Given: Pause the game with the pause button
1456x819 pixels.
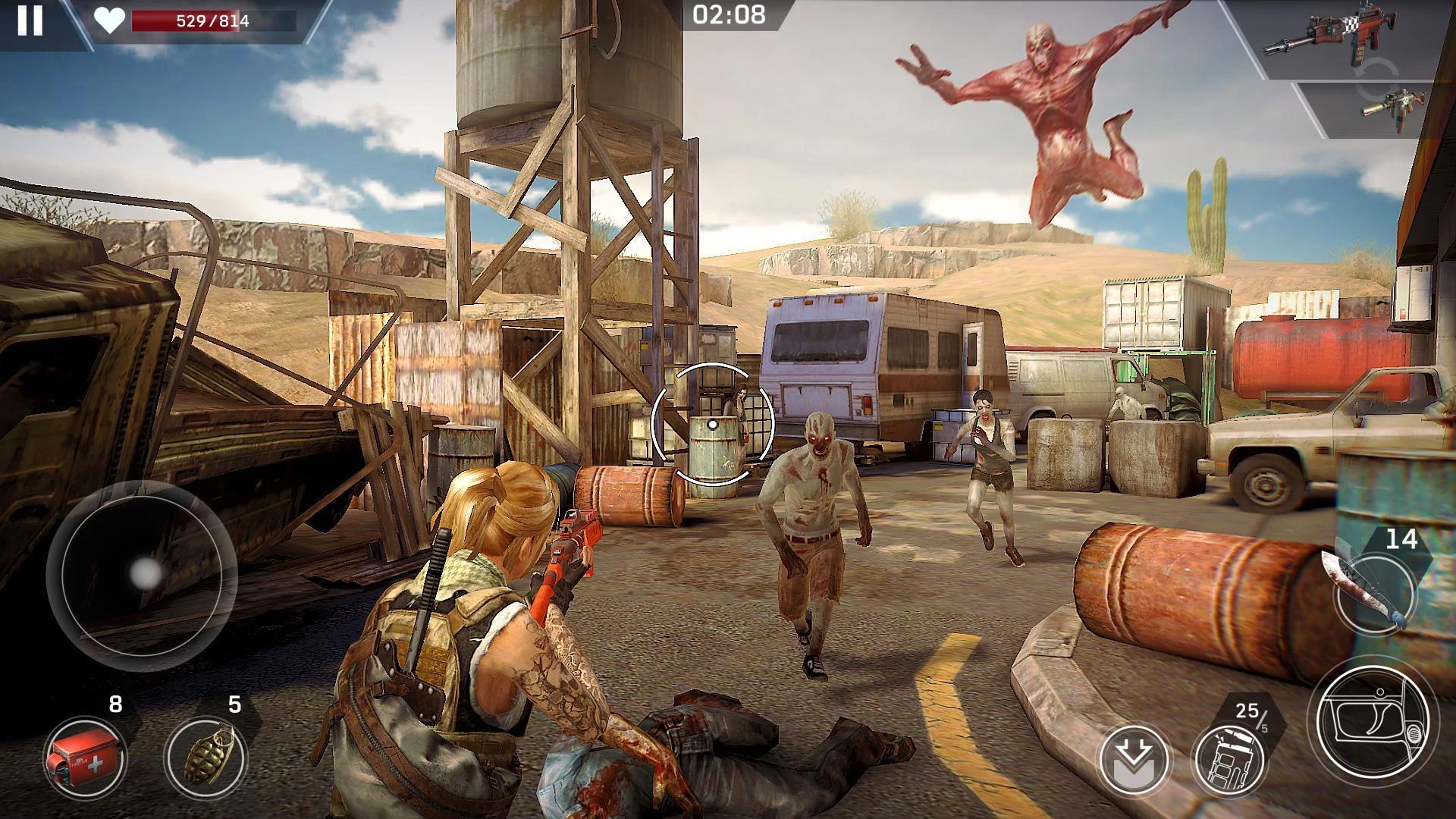Looking at the screenshot, I should point(30,20).
